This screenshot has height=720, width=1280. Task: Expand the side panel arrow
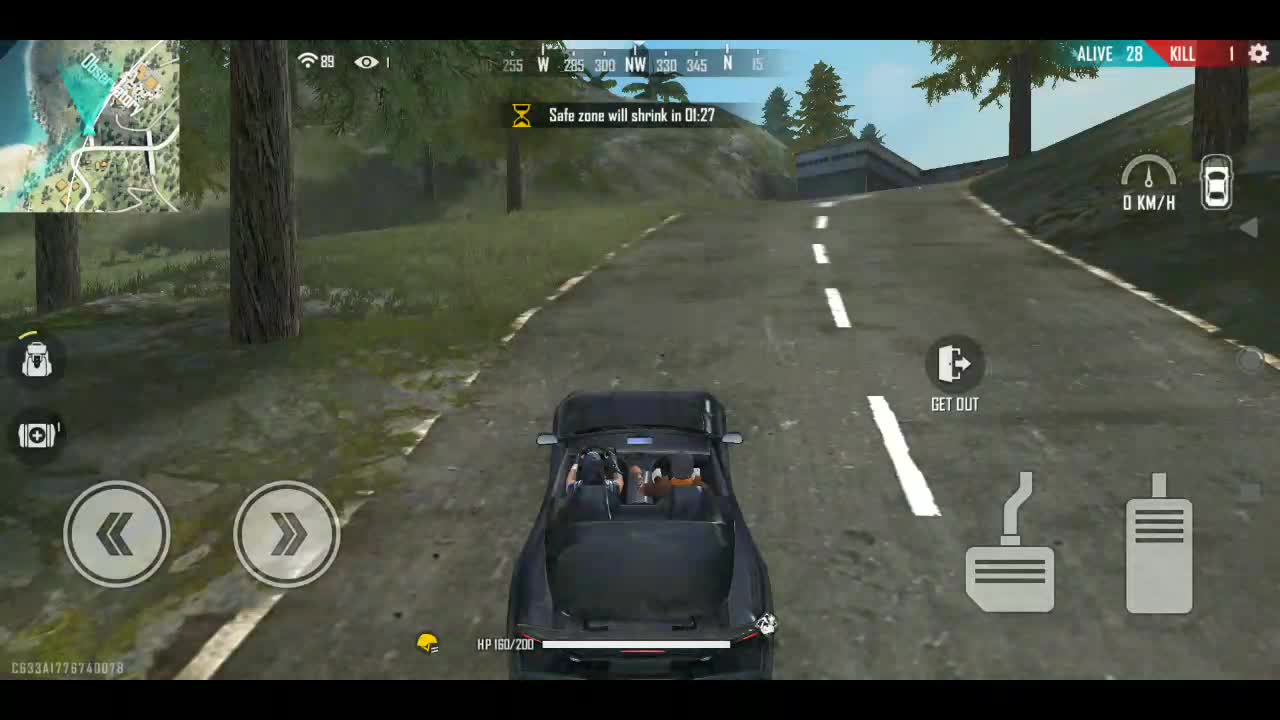pyautogui.click(x=1248, y=228)
